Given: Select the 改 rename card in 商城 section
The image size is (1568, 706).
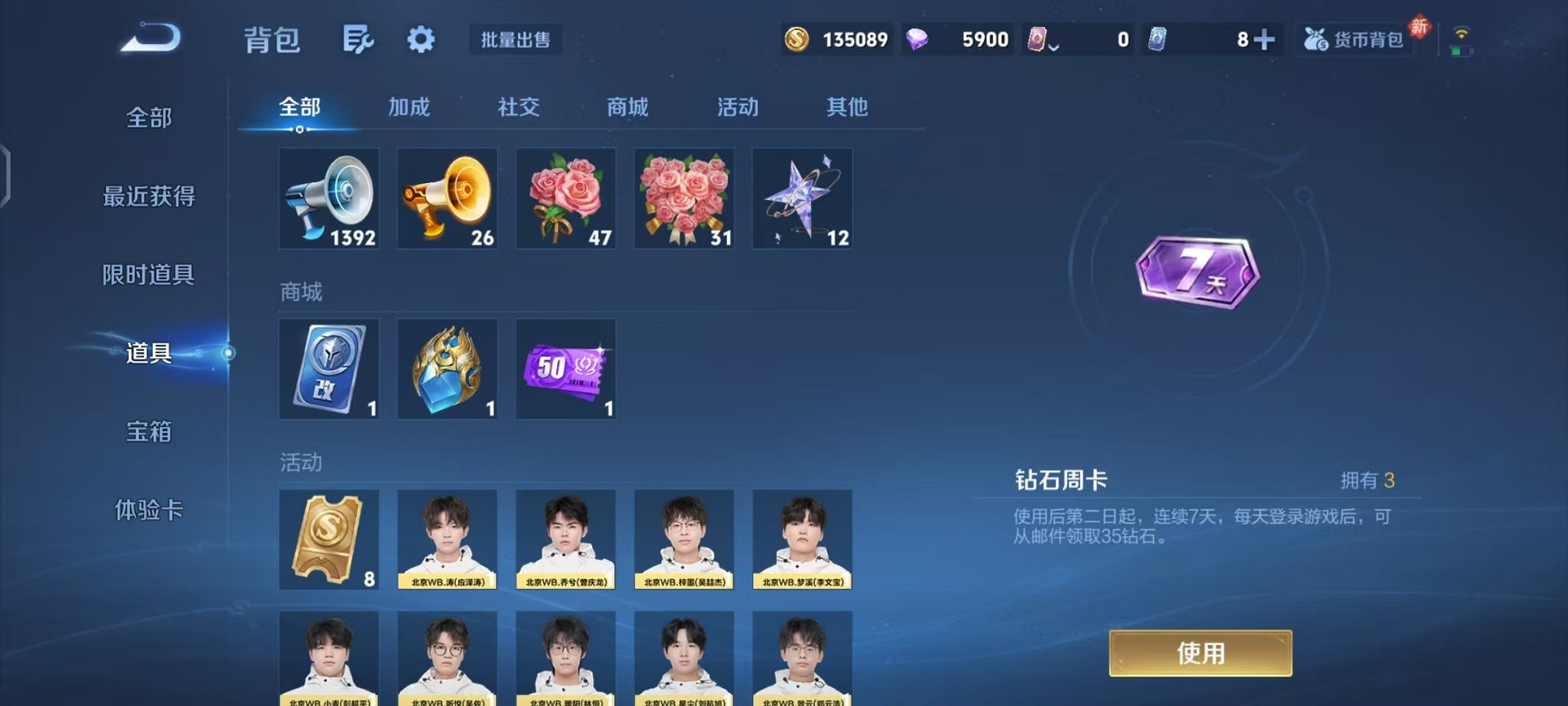Looking at the screenshot, I should coord(329,369).
